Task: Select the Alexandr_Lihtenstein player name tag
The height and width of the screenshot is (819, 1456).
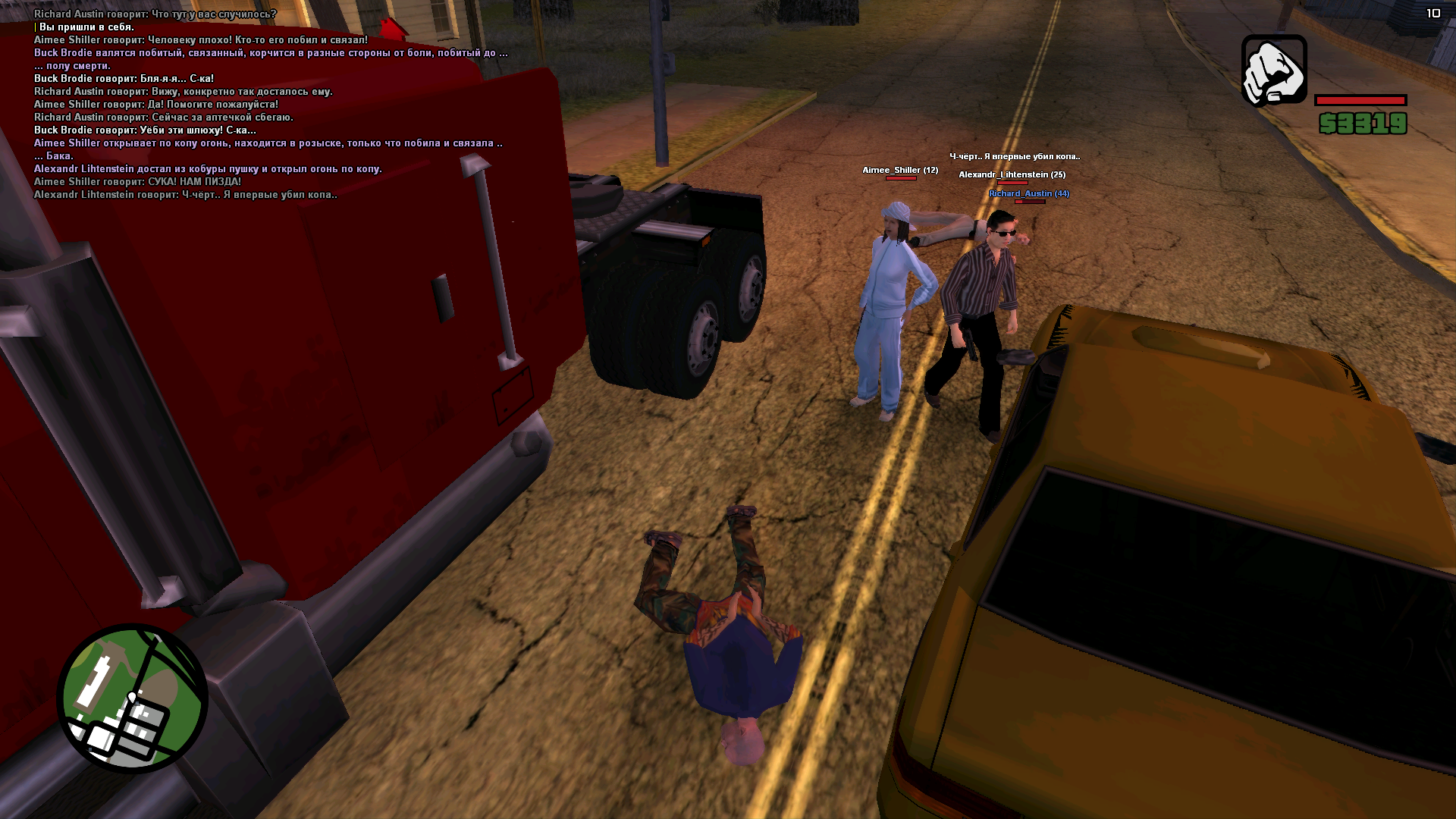Action: tap(1012, 174)
